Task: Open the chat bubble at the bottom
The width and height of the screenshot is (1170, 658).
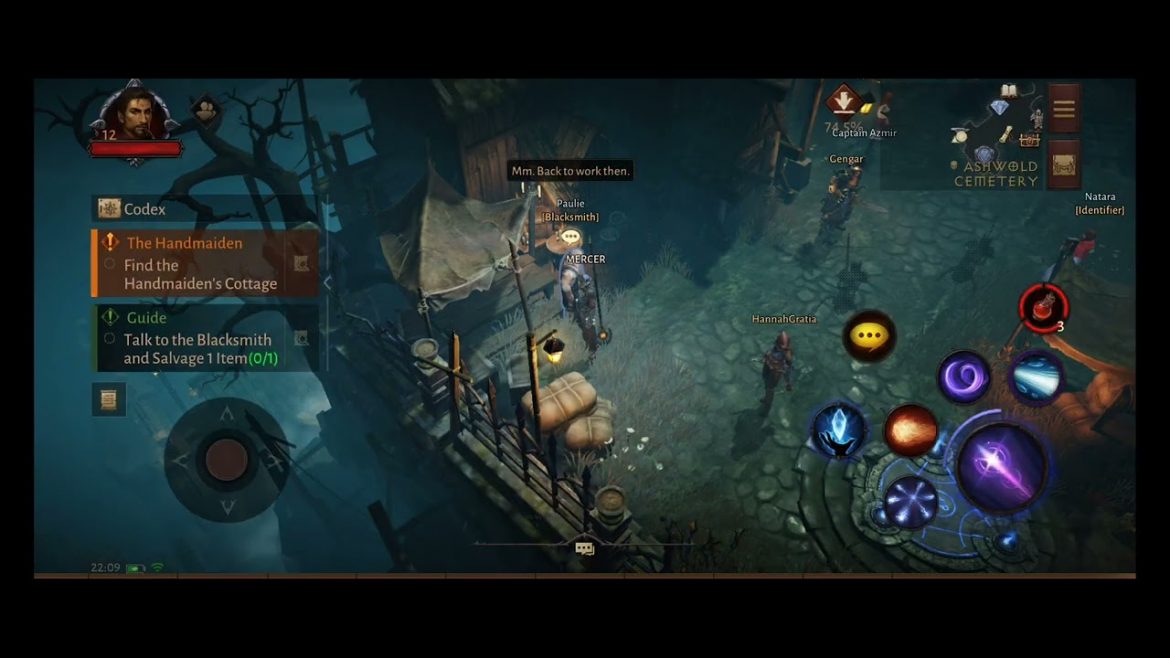Action: [x=585, y=548]
